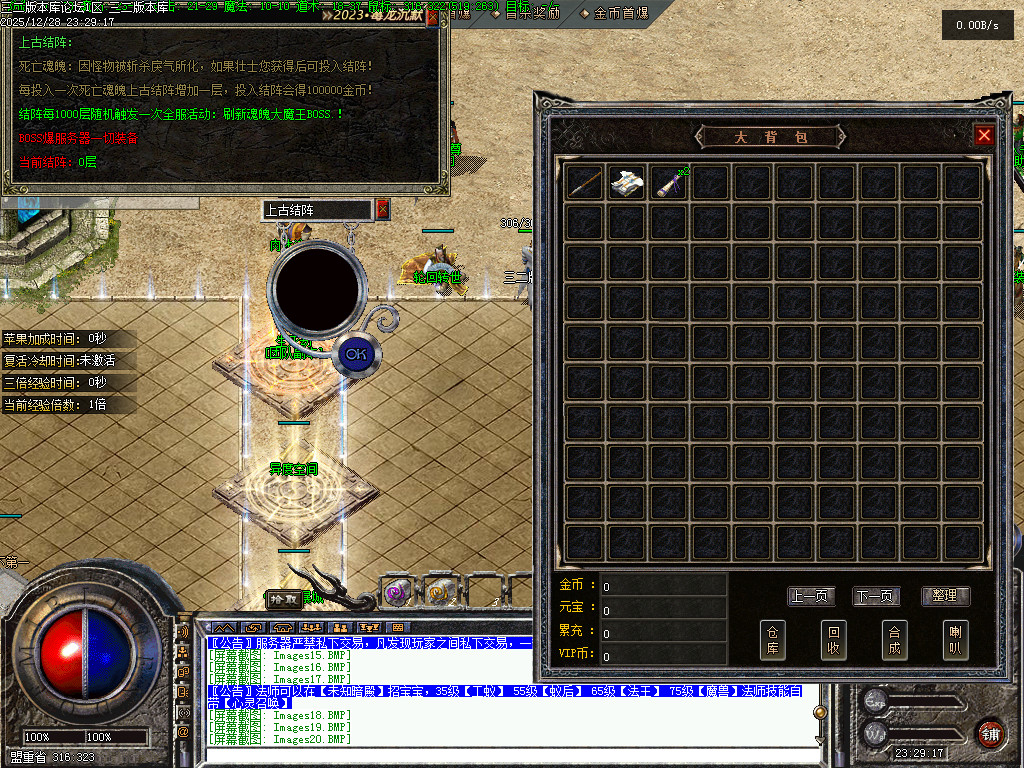Open the 合成 crafting function

pos(894,640)
